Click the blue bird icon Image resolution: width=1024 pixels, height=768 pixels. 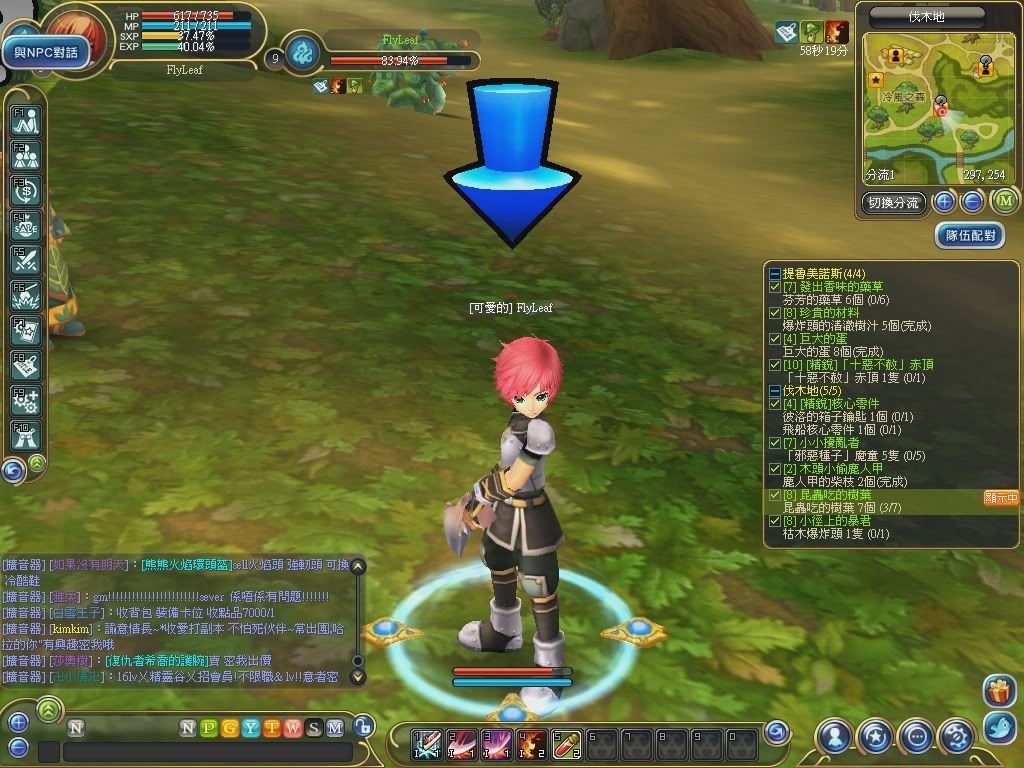998,726
